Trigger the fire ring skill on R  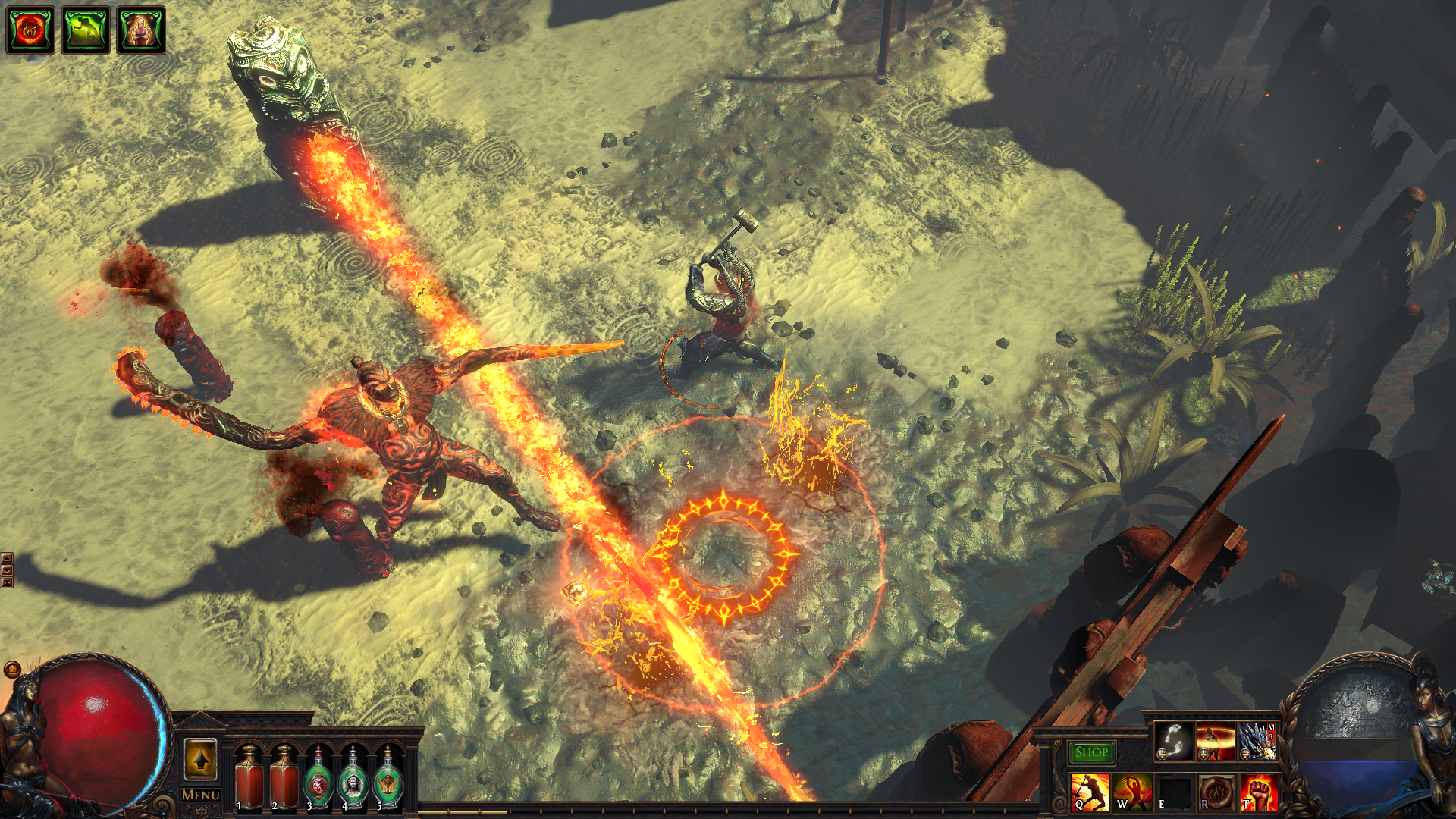[x=1216, y=794]
